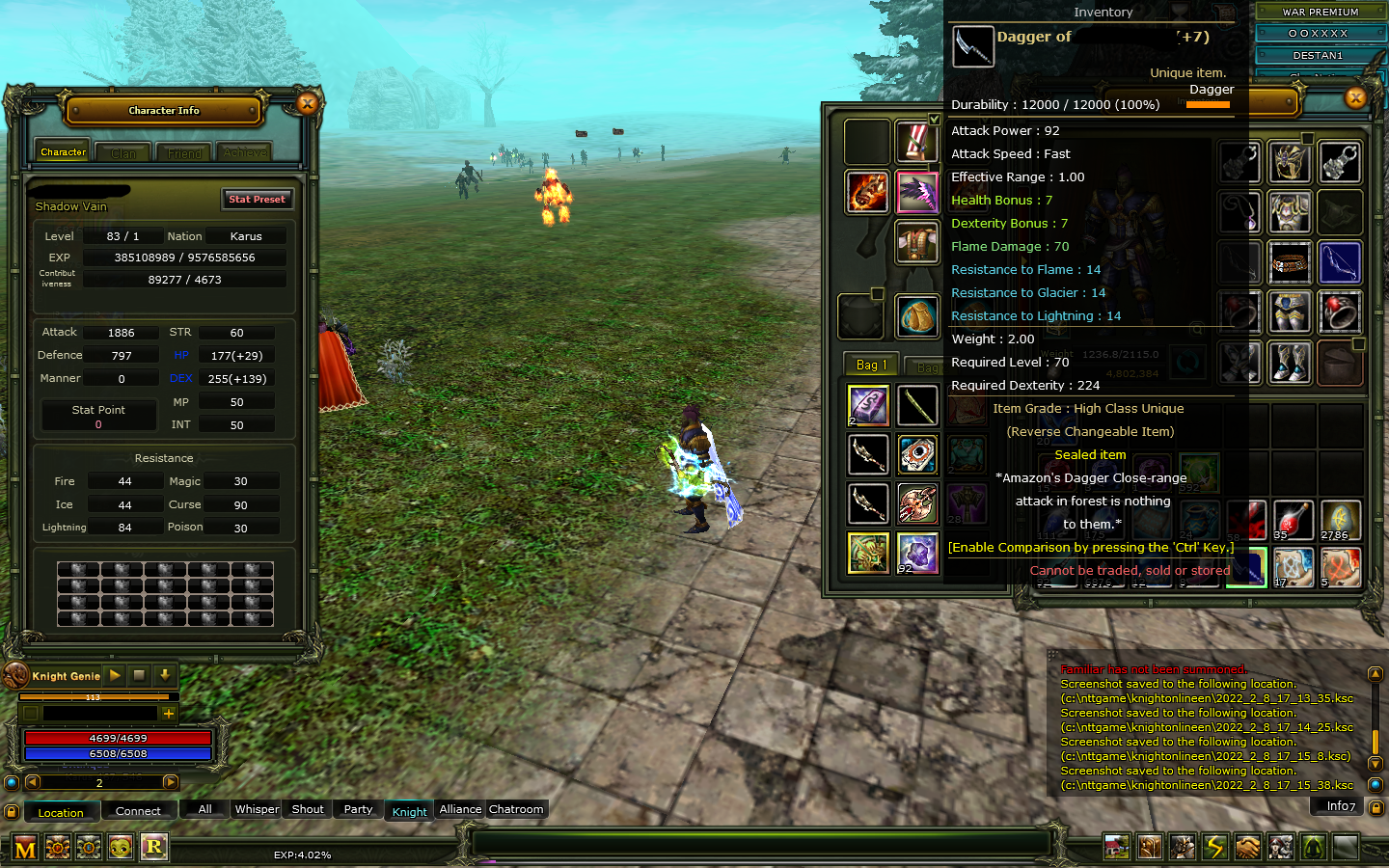Click the dagger thumbnail in the item tooltip
The height and width of the screenshot is (868, 1389).
click(x=972, y=45)
